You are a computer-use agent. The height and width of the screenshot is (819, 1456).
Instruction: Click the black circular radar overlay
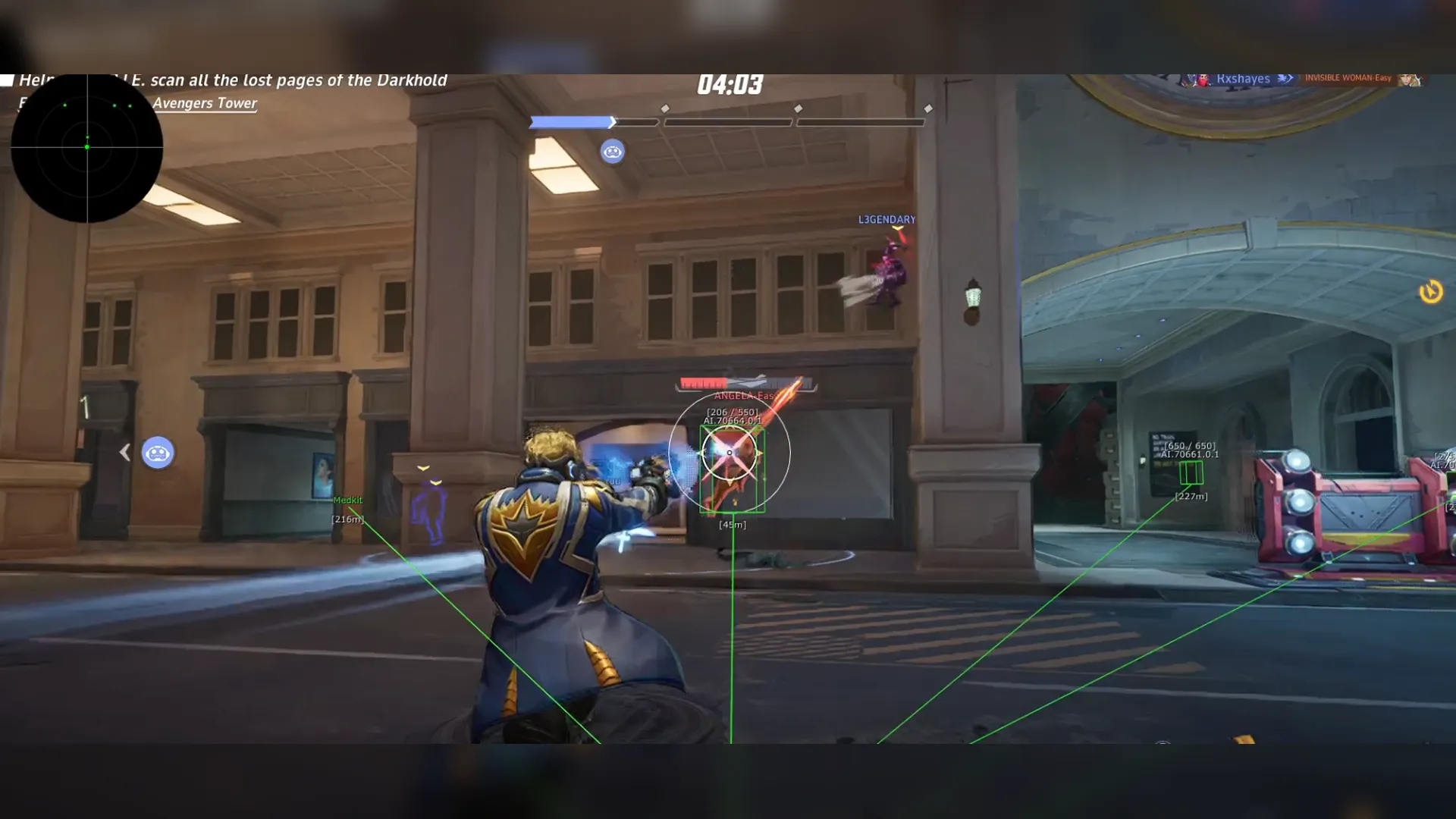[86, 147]
